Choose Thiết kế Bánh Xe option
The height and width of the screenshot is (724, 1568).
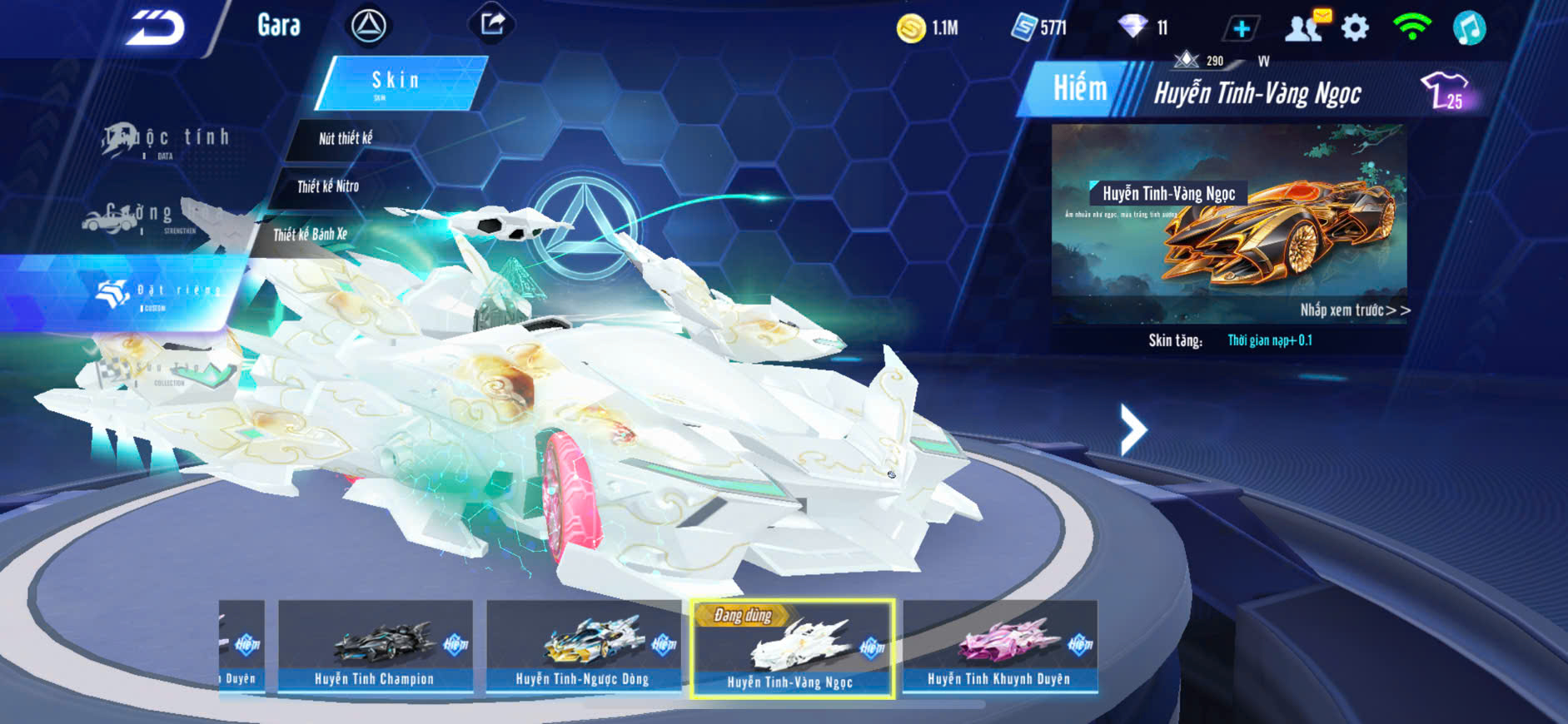click(x=311, y=235)
